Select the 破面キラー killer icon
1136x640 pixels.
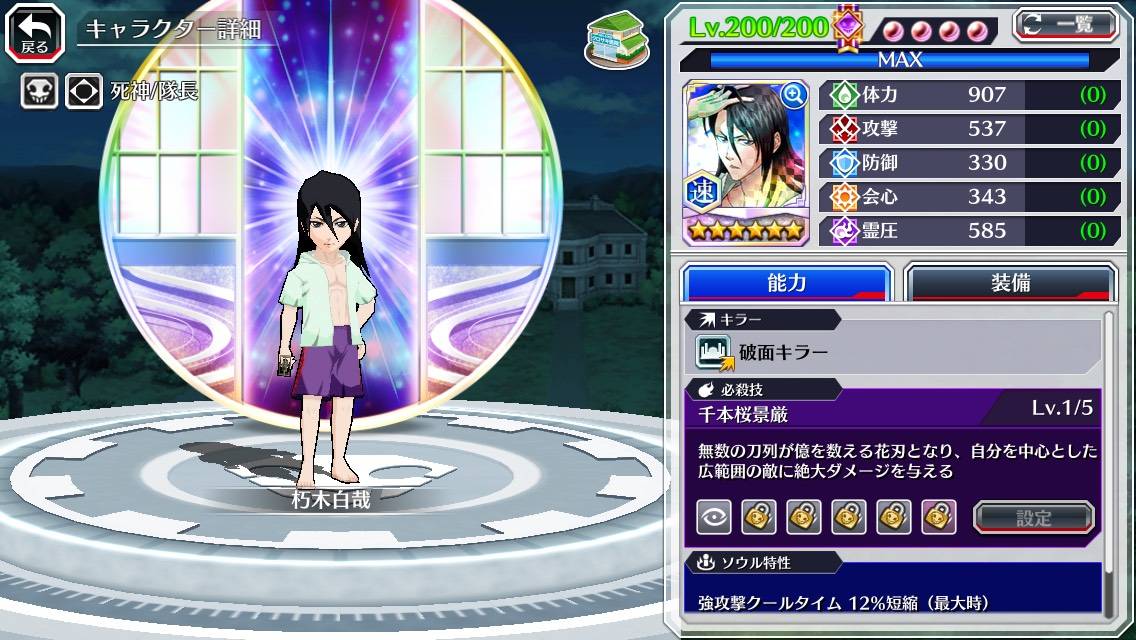(x=714, y=353)
